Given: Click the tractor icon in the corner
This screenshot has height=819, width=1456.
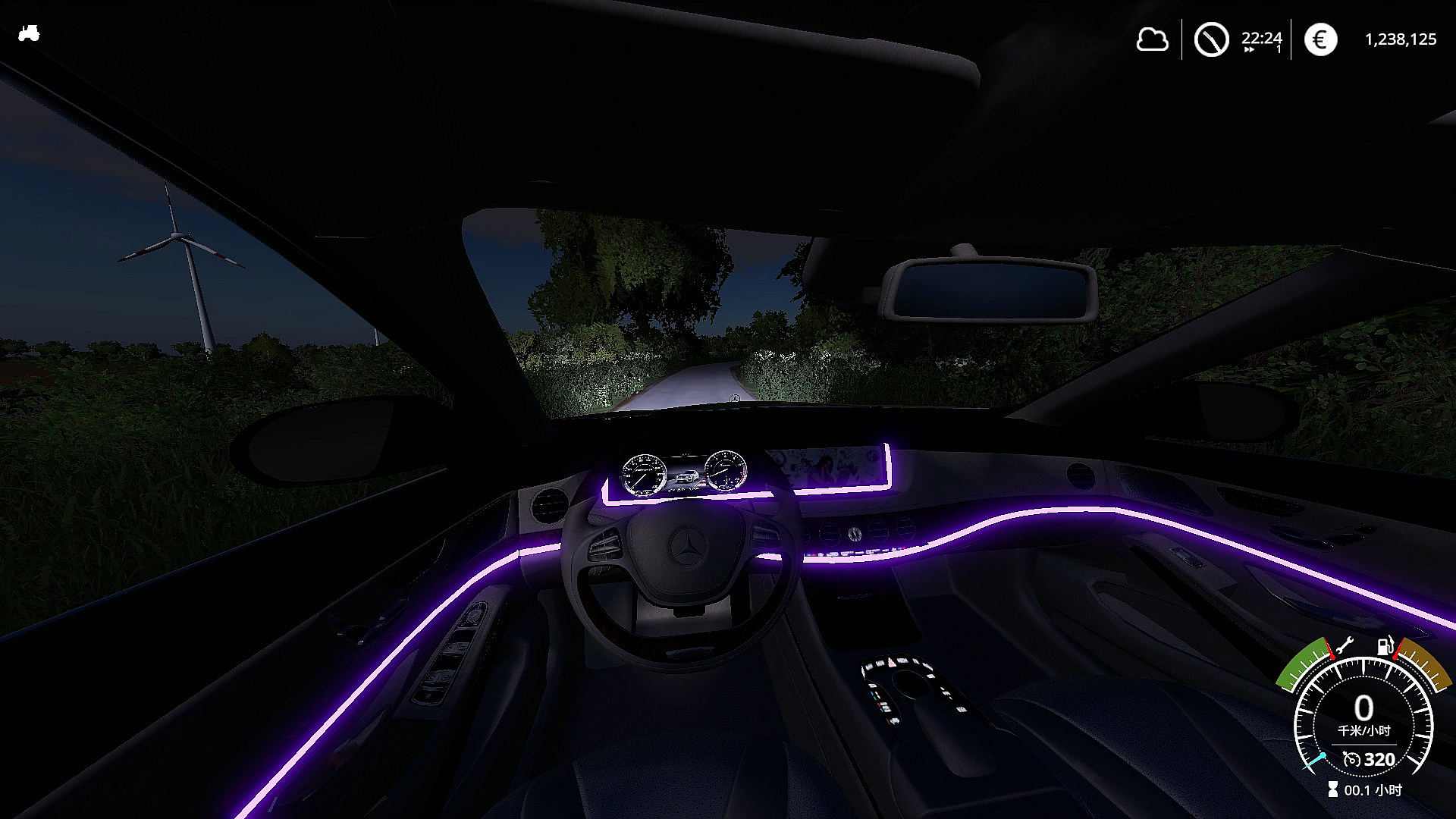Looking at the screenshot, I should tap(29, 33).
